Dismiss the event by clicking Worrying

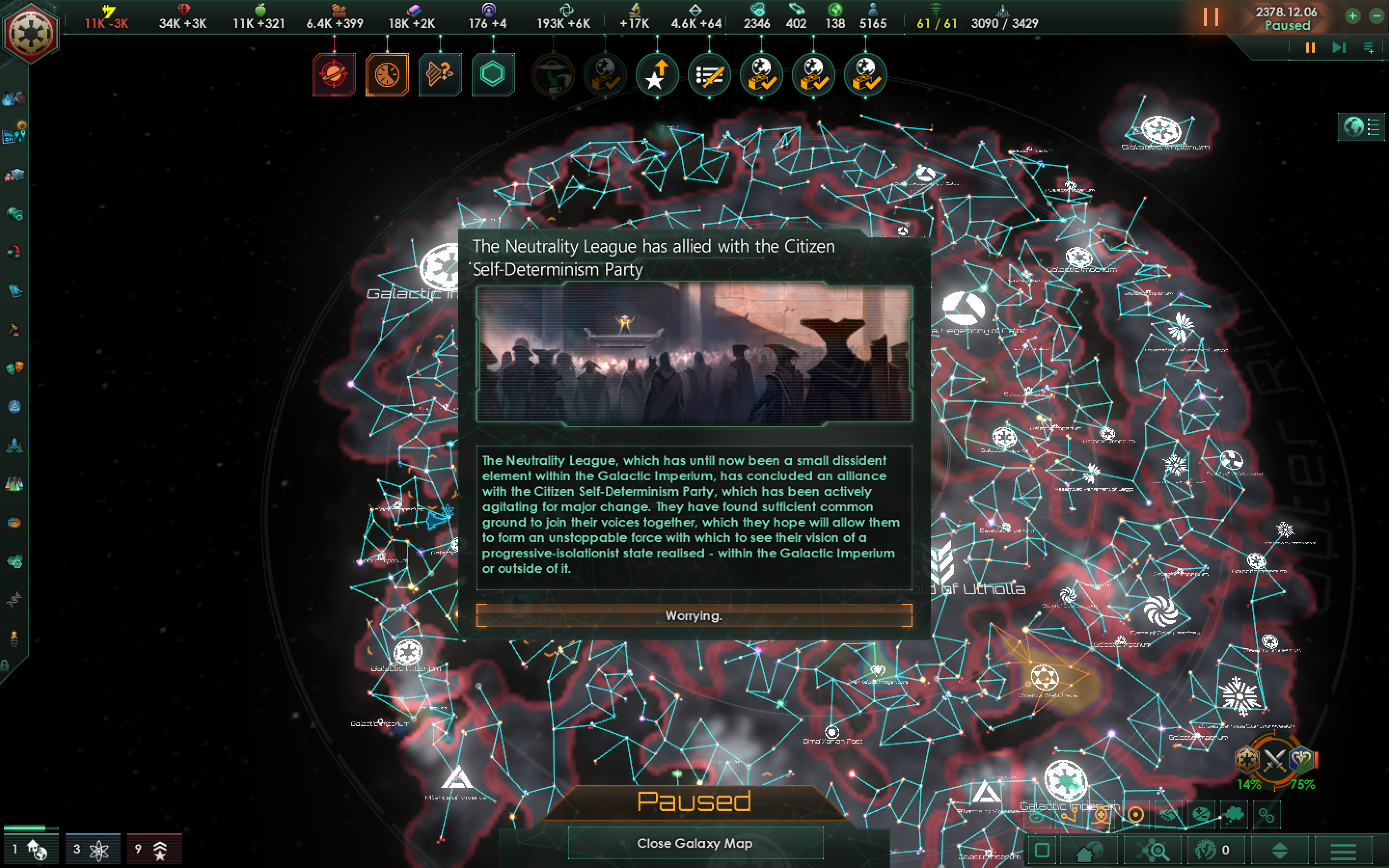pyautogui.click(x=694, y=615)
